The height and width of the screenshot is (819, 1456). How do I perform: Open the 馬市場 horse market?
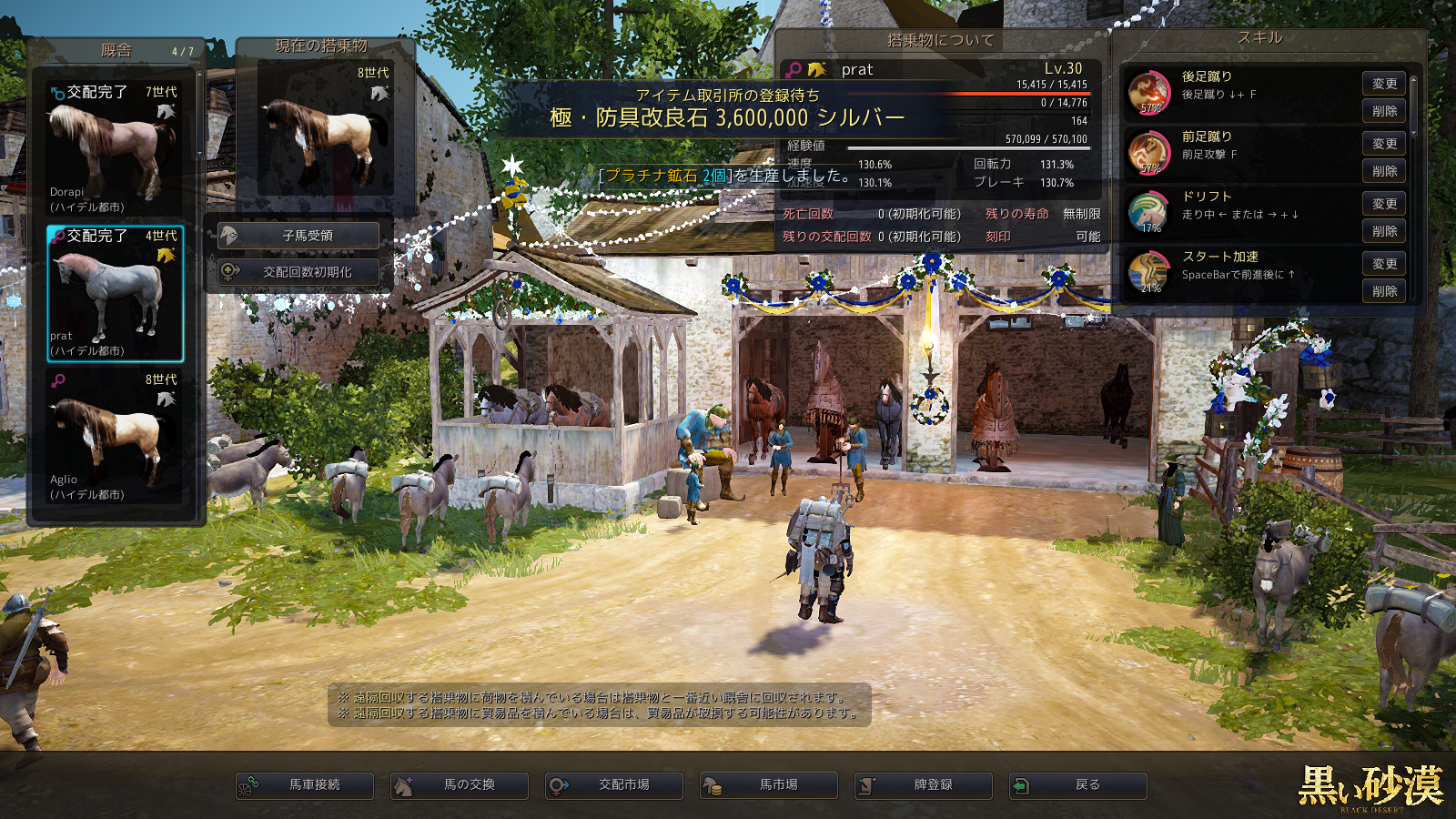(769, 785)
